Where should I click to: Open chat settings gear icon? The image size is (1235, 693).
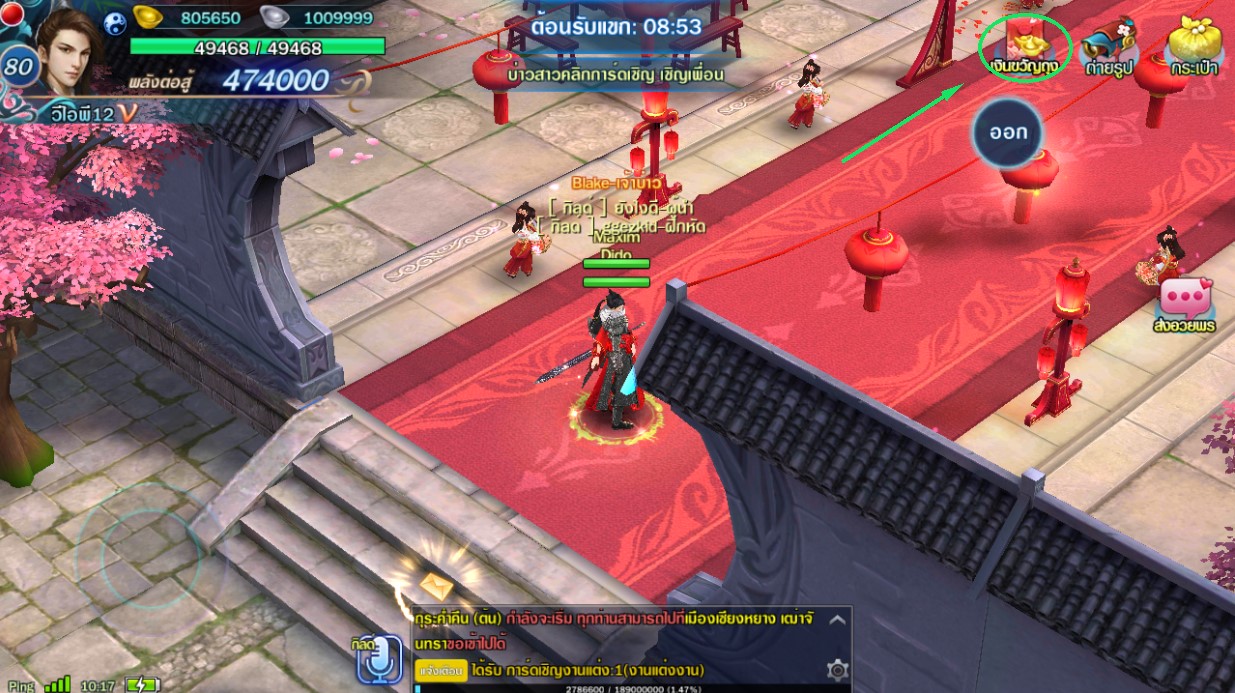tap(837, 669)
